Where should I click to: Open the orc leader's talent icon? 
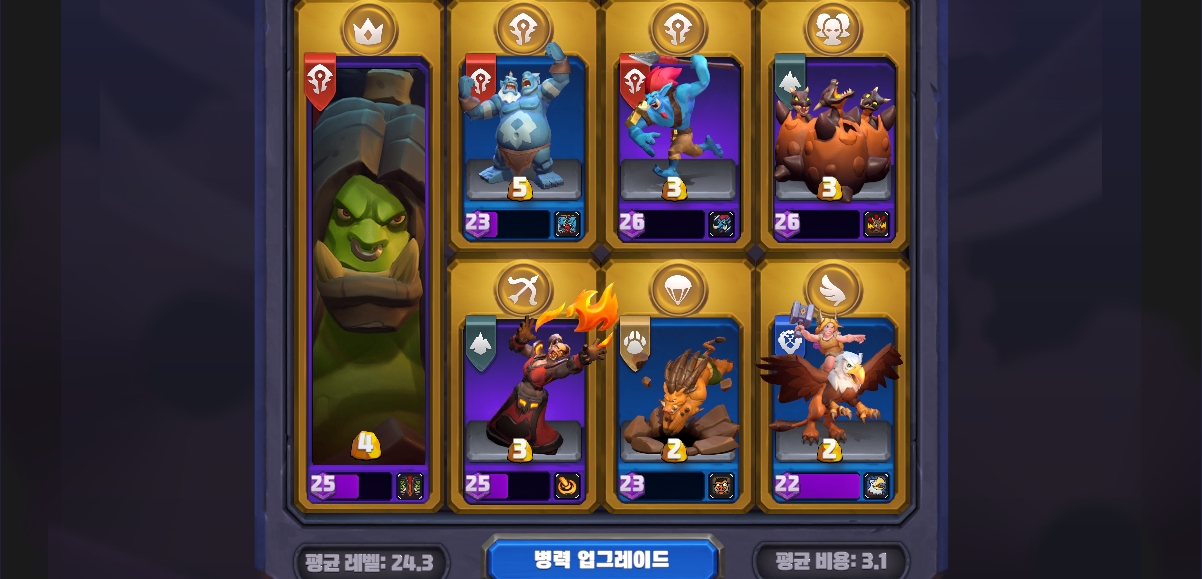point(410,486)
